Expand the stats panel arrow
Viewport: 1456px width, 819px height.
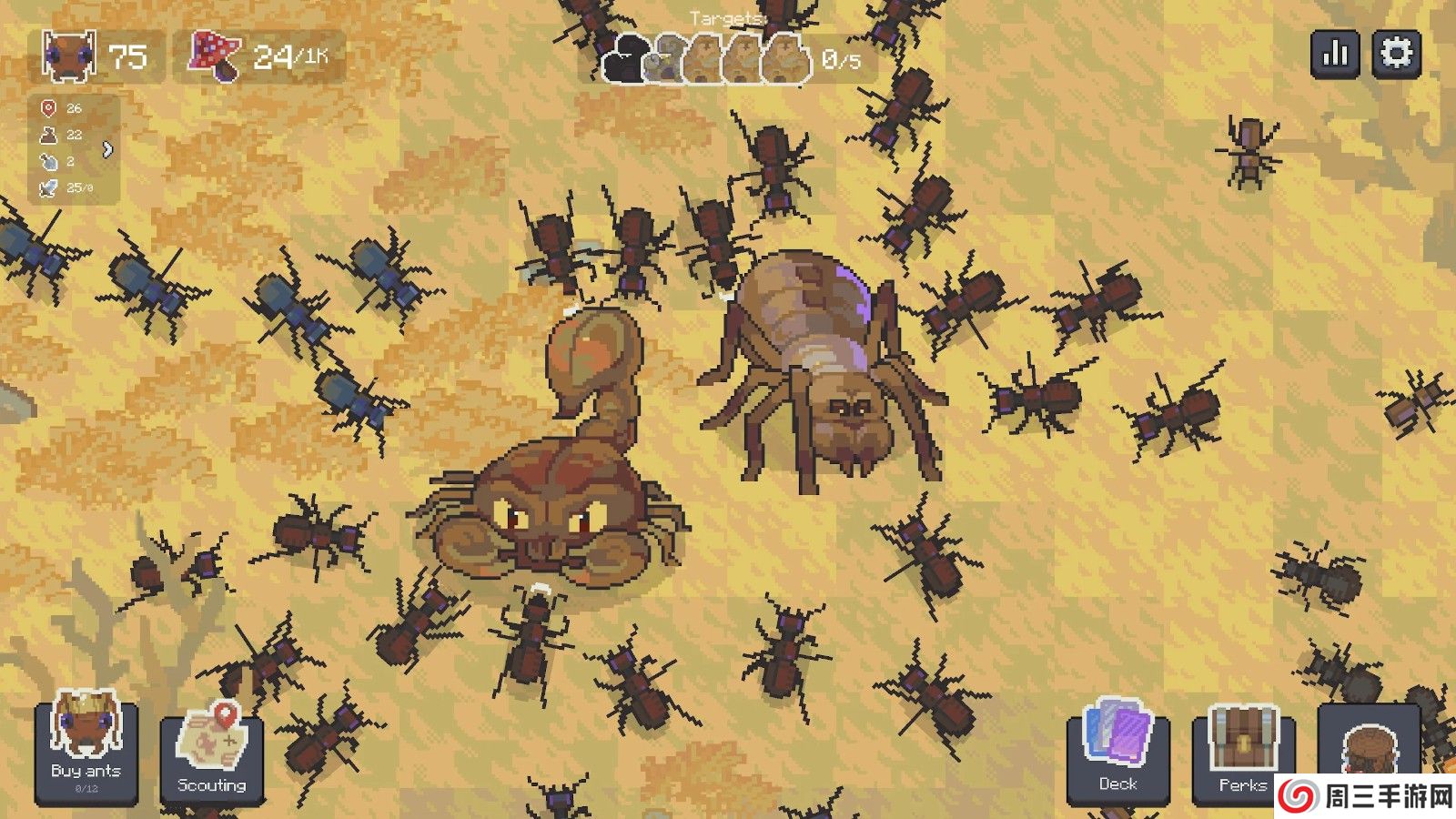pos(108,149)
